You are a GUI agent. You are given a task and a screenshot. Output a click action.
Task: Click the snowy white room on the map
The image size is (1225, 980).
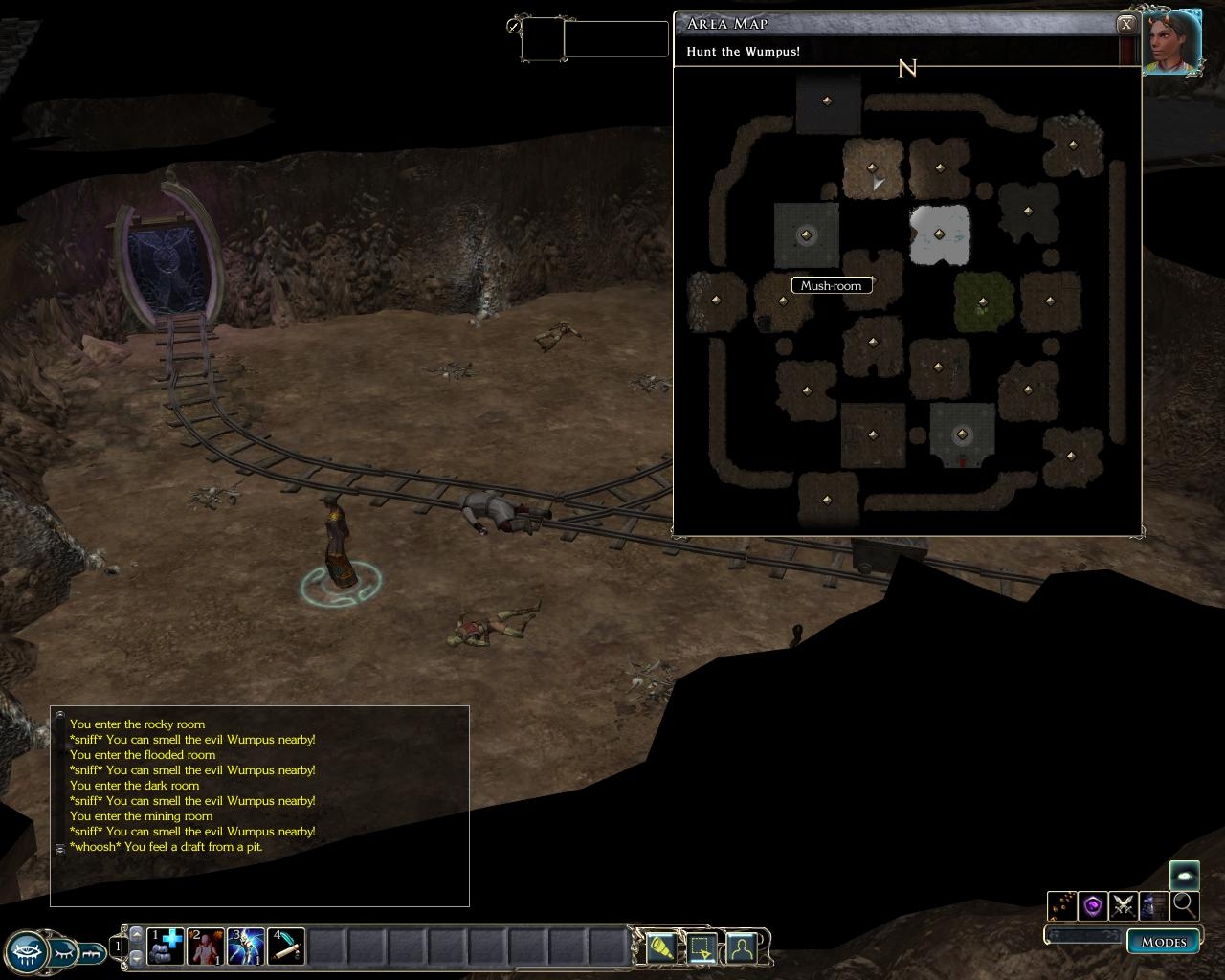tap(940, 234)
